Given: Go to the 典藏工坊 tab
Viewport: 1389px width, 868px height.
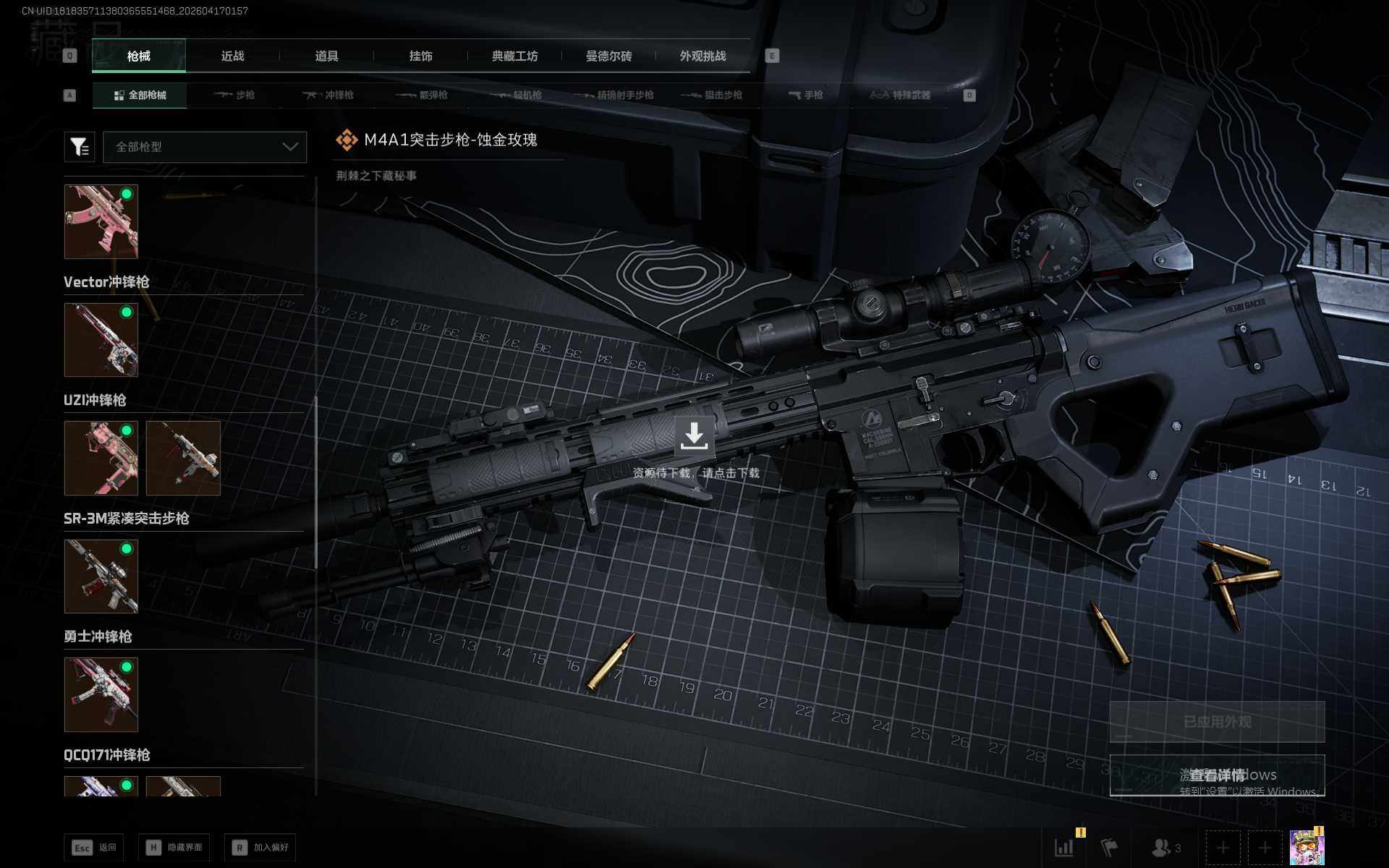Looking at the screenshot, I should (x=514, y=56).
